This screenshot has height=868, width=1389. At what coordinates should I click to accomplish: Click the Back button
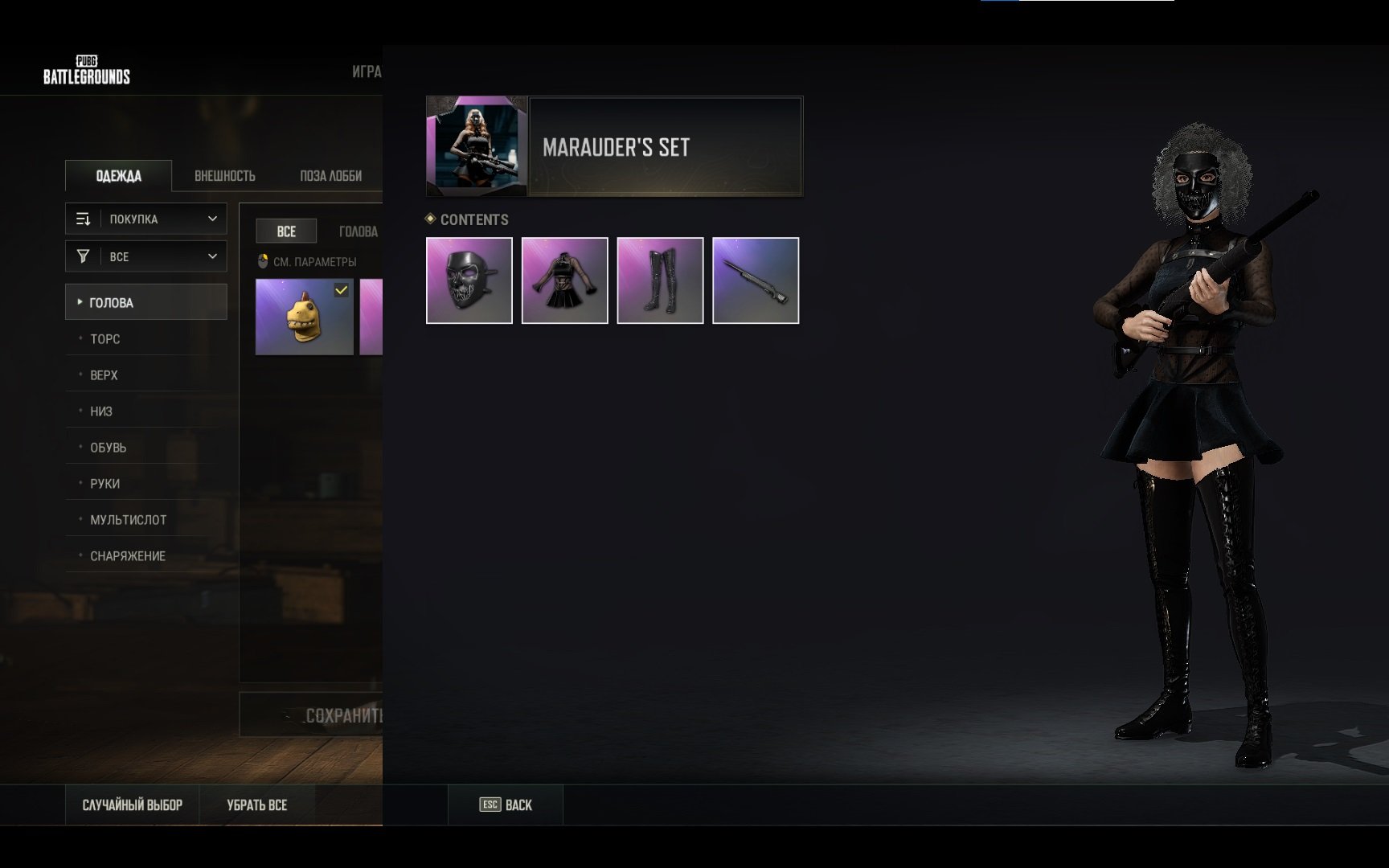506,805
